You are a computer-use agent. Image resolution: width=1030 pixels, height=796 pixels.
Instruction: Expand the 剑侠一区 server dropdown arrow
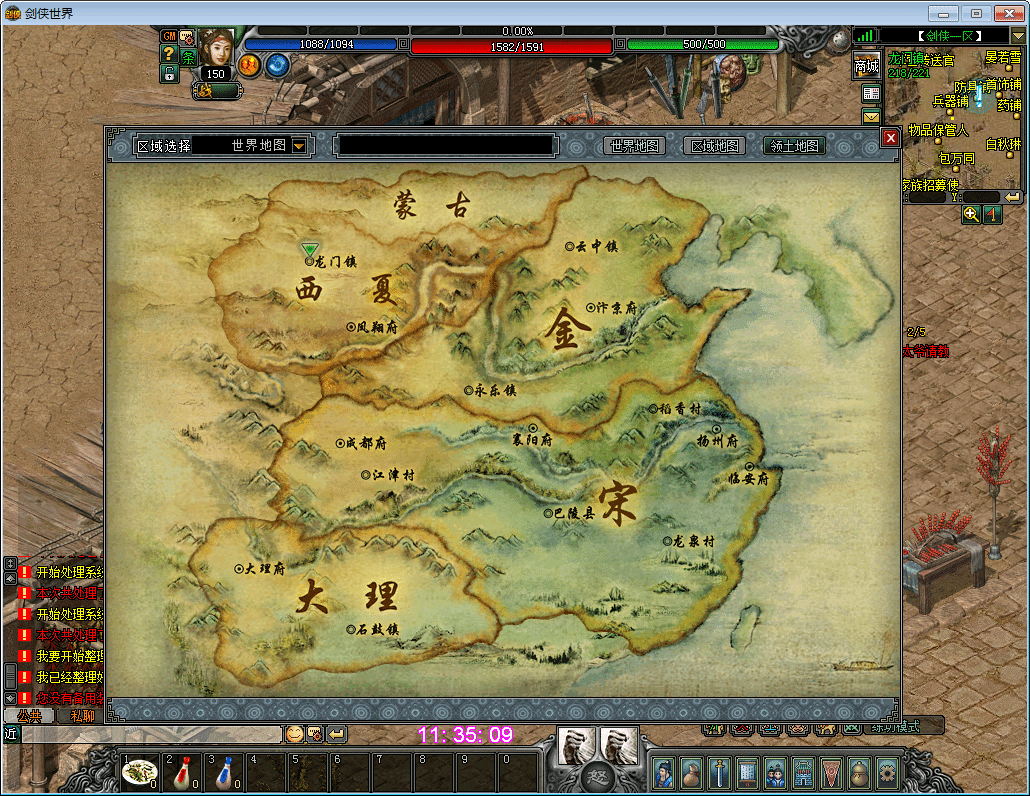(x=1018, y=37)
